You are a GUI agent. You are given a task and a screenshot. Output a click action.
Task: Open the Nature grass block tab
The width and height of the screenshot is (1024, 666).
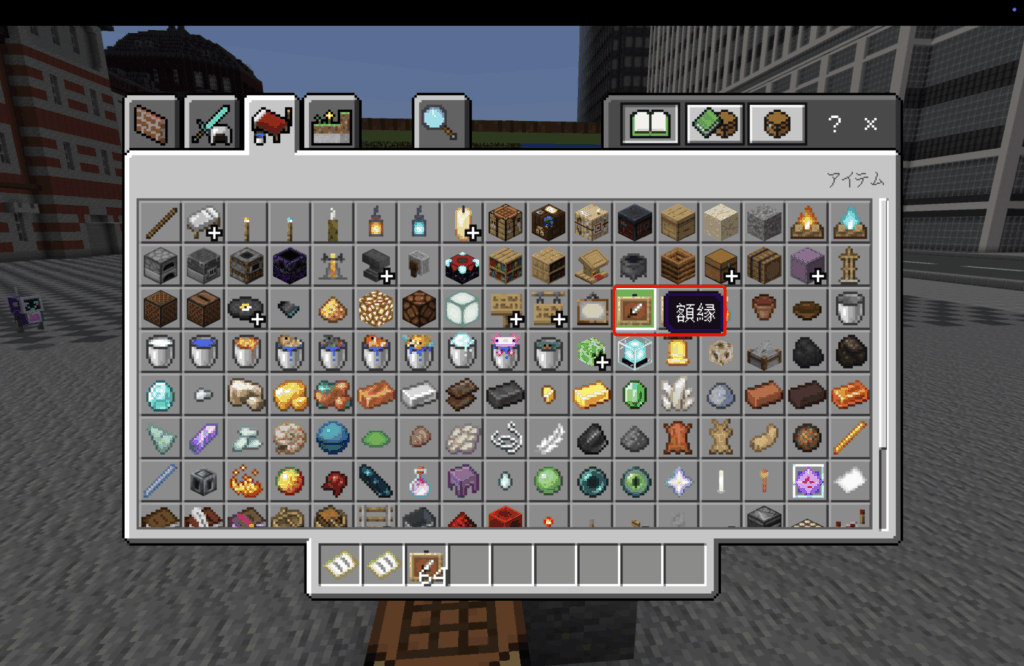click(332, 124)
